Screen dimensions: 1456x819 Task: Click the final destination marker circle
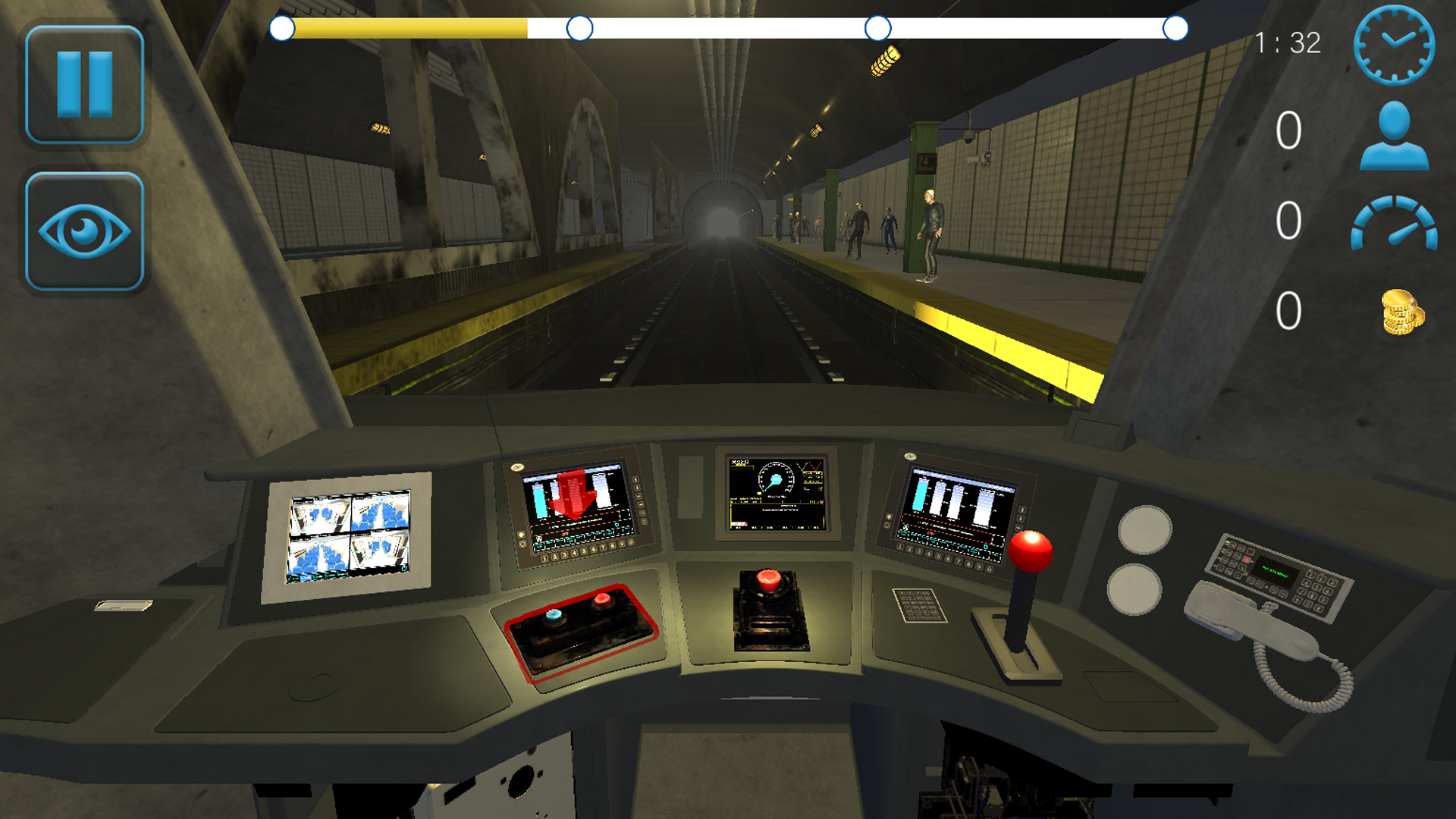point(1175,29)
